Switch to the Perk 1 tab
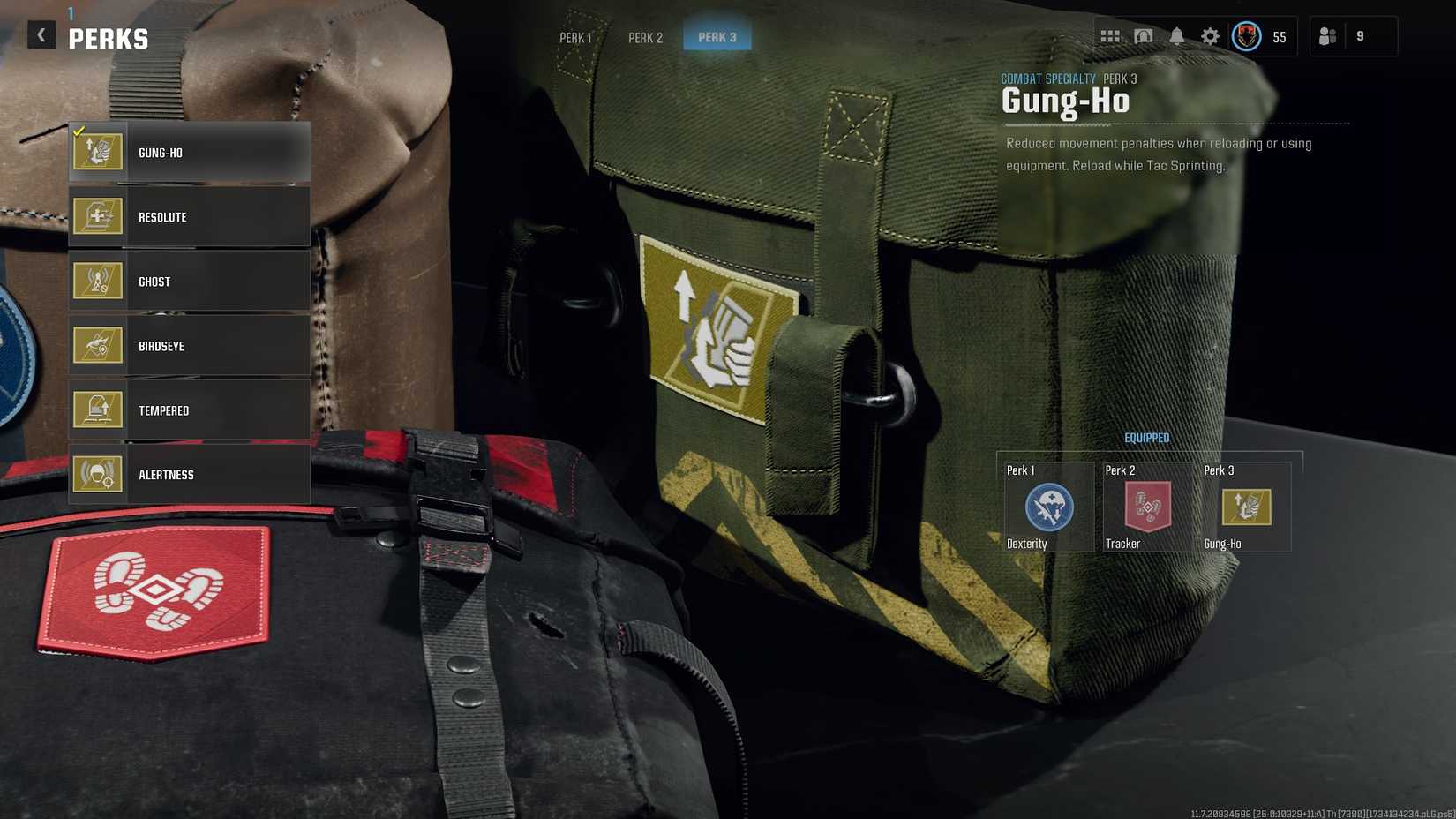Viewport: 1456px width, 819px height. [x=575, y=38]
